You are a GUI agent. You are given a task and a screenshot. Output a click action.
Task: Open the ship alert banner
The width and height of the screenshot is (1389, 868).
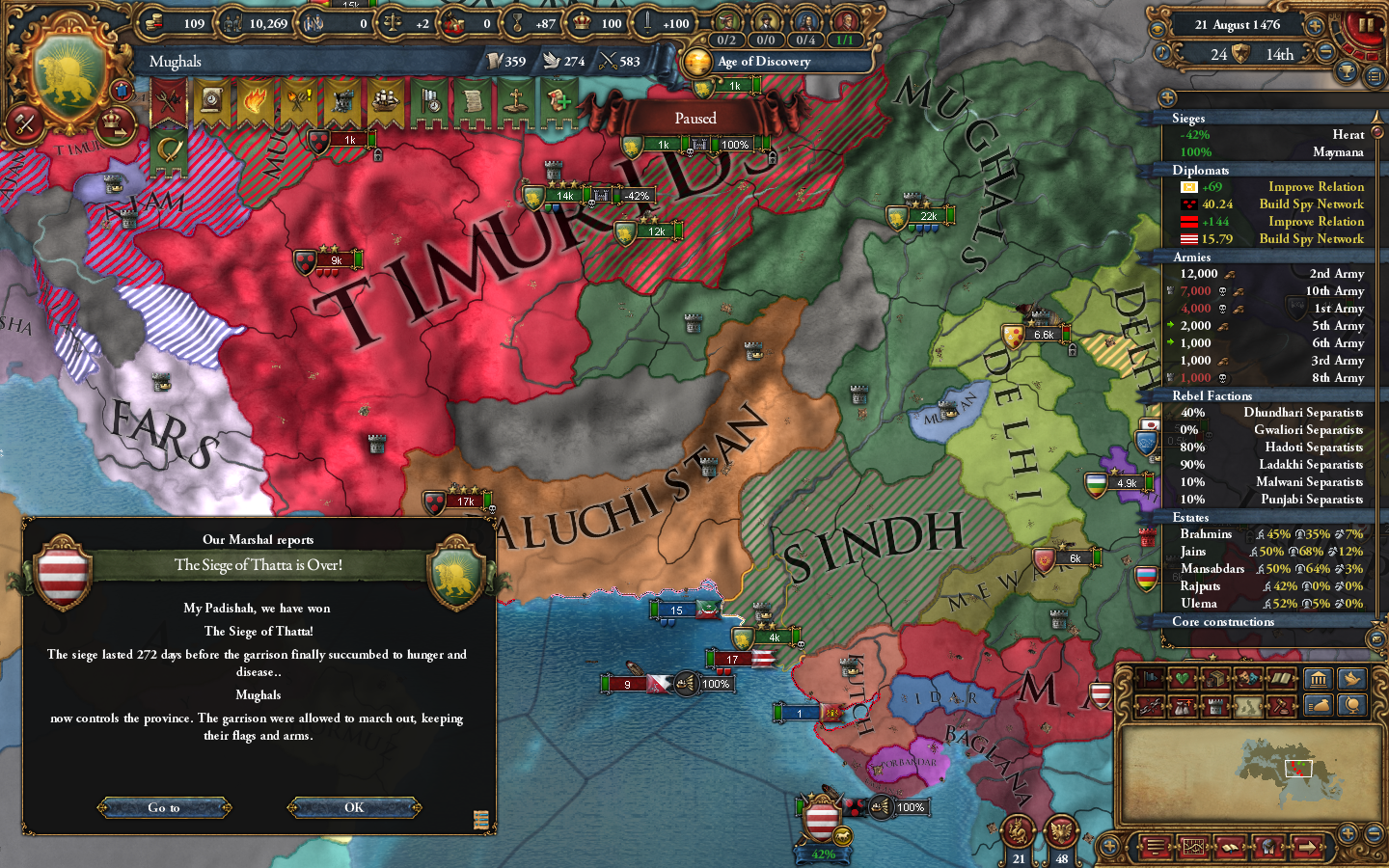coord(387,100)
